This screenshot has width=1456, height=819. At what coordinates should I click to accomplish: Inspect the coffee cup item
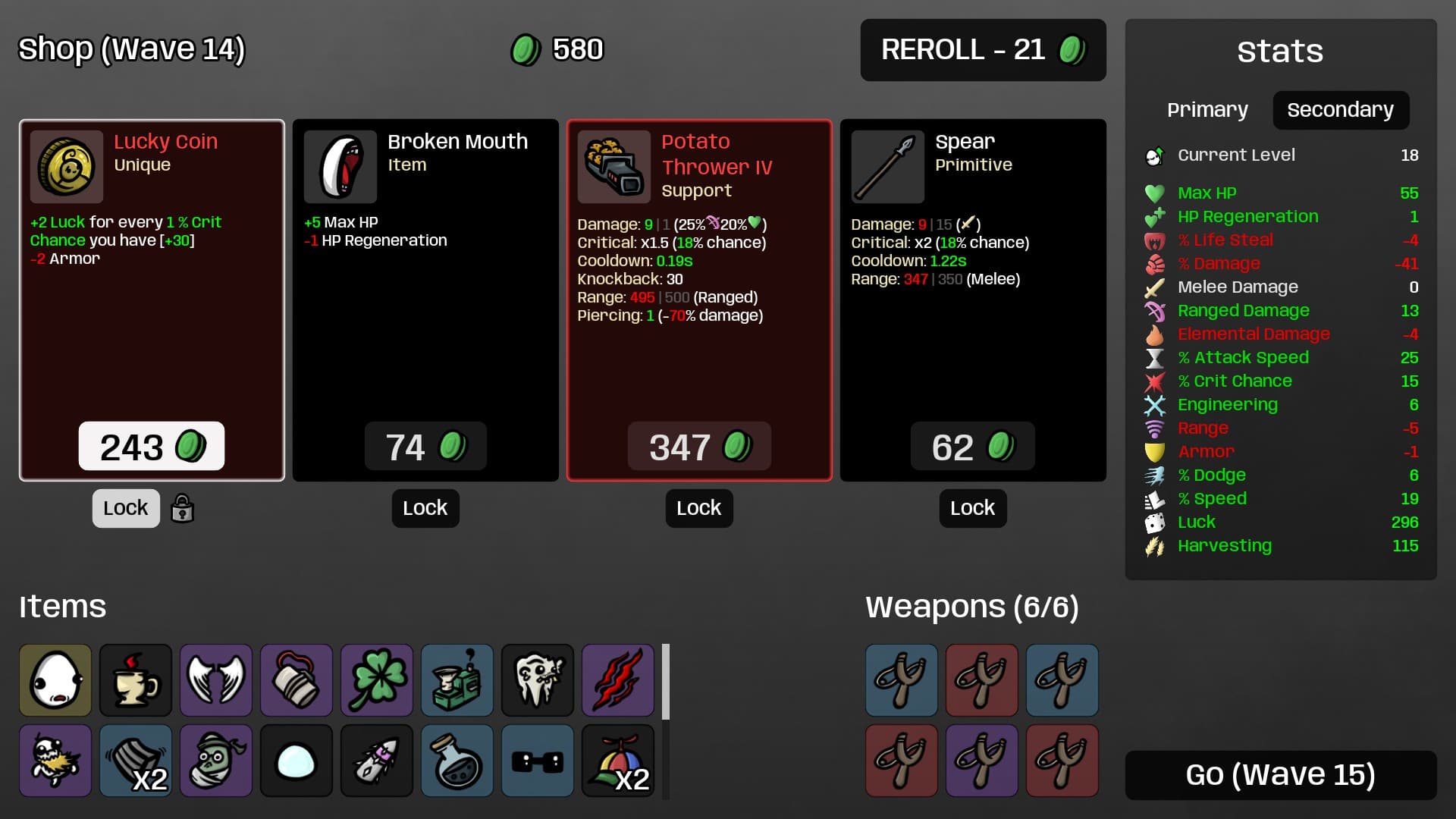pyautogui.click(x=136, y=680)
